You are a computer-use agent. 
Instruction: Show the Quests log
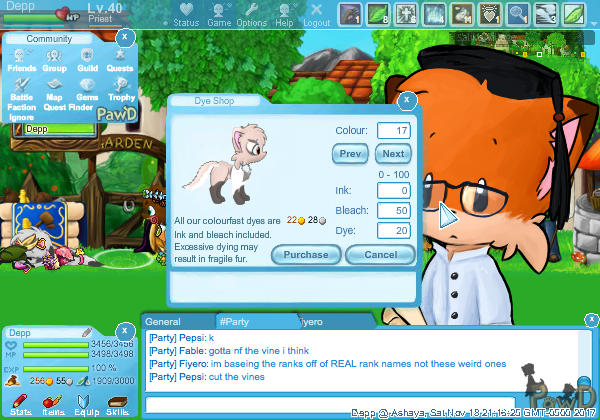point(120,60)
